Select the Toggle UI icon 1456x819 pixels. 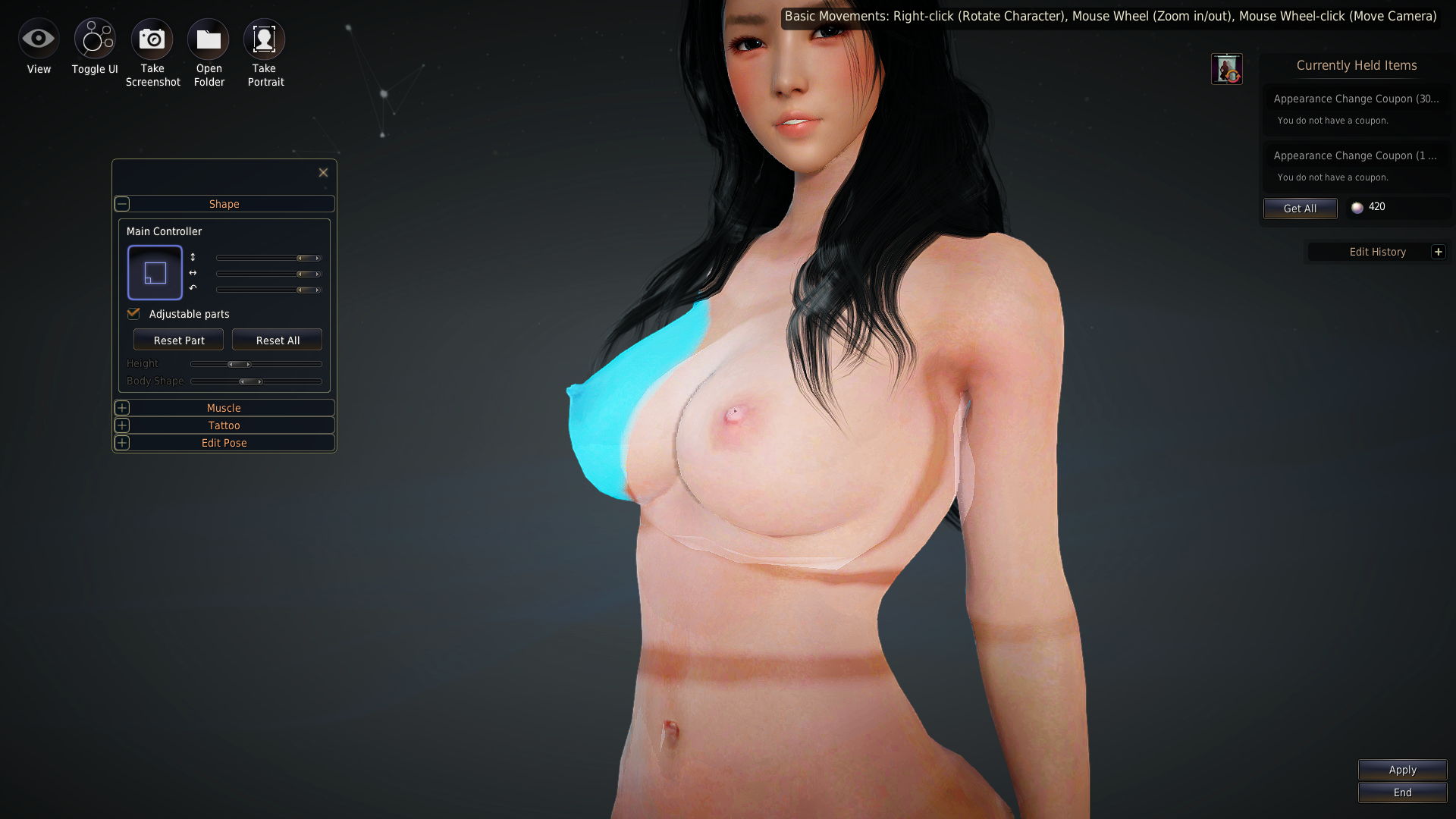point(94,38)
